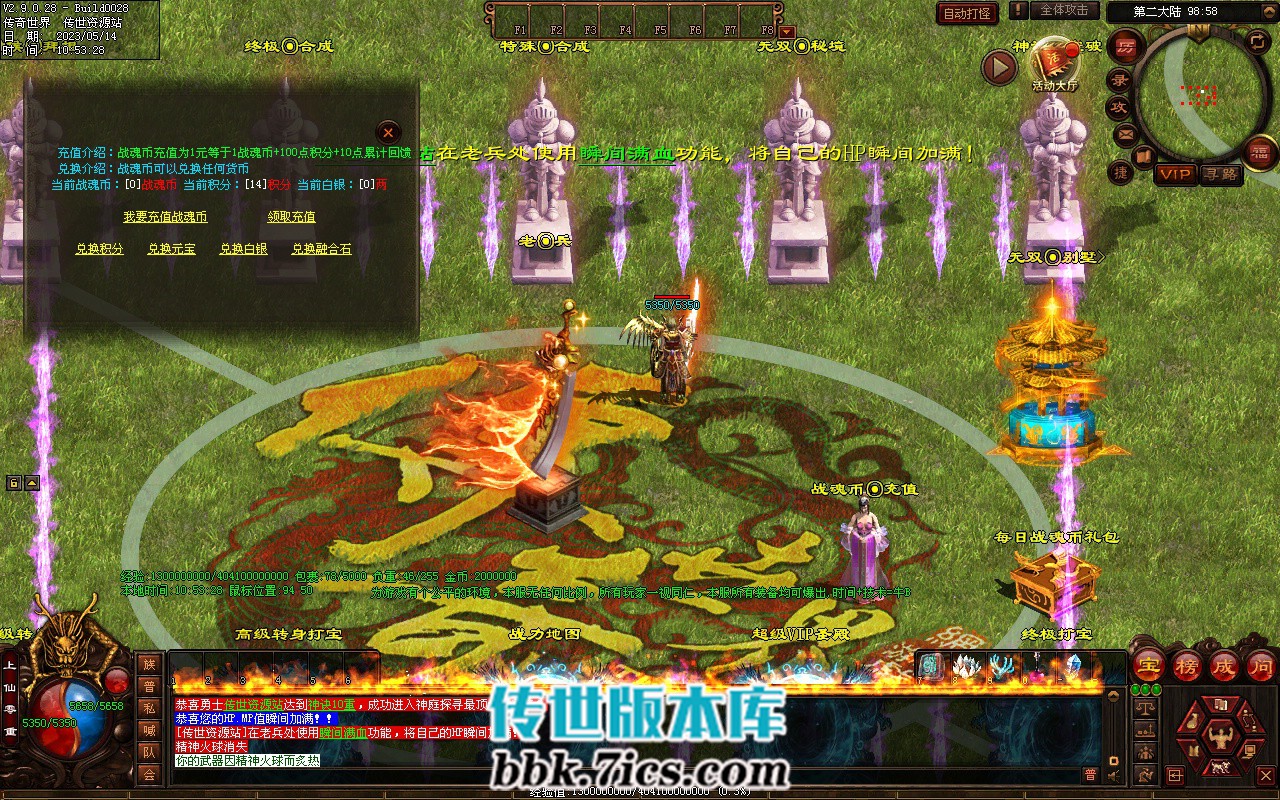Choose 兑换积分 exchange option
The height and width of the screenshot is (800, 1280).
click(x=100, y=249)
